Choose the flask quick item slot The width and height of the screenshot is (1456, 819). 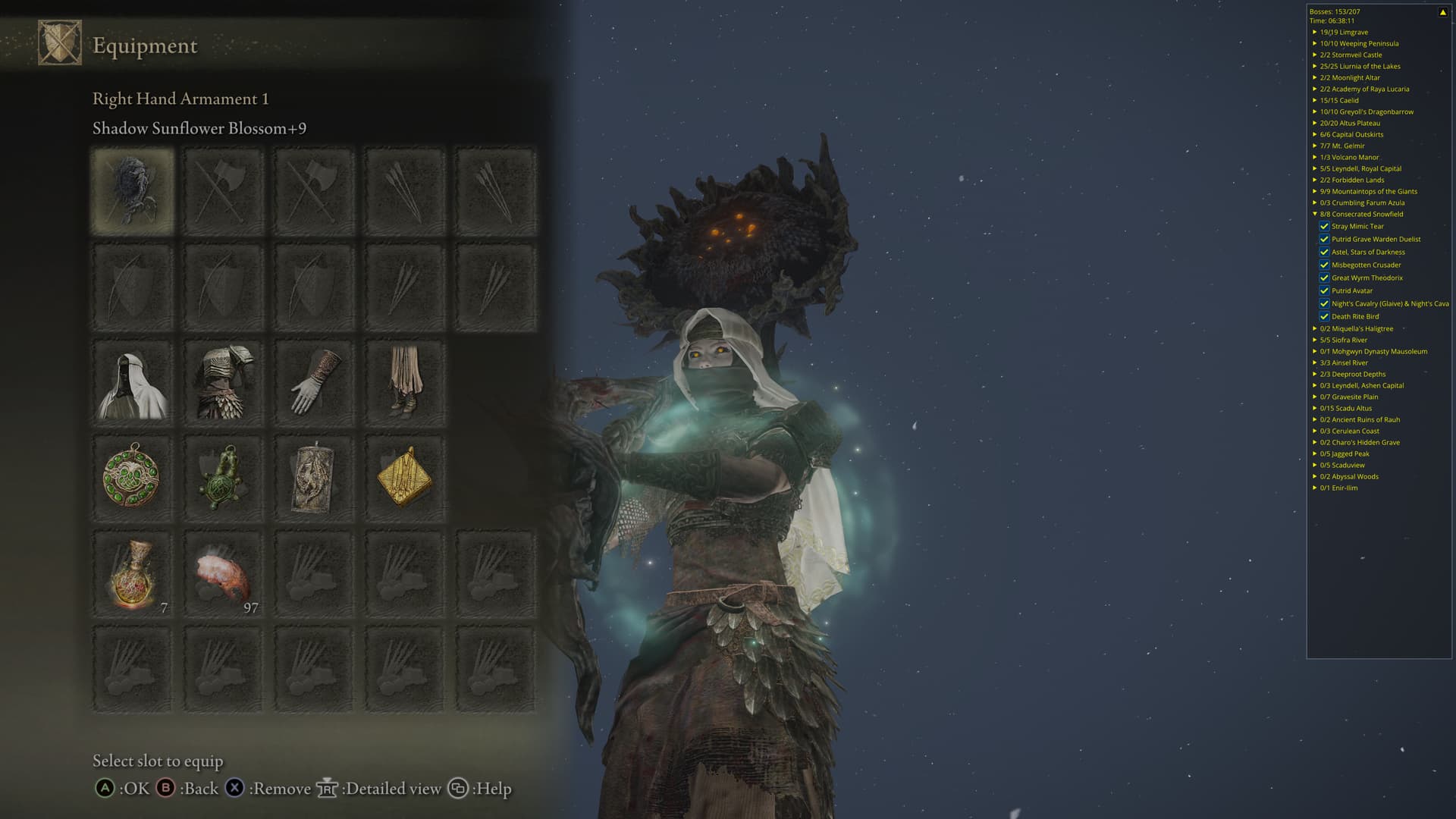pyautogui.click(x=133, y=574)
